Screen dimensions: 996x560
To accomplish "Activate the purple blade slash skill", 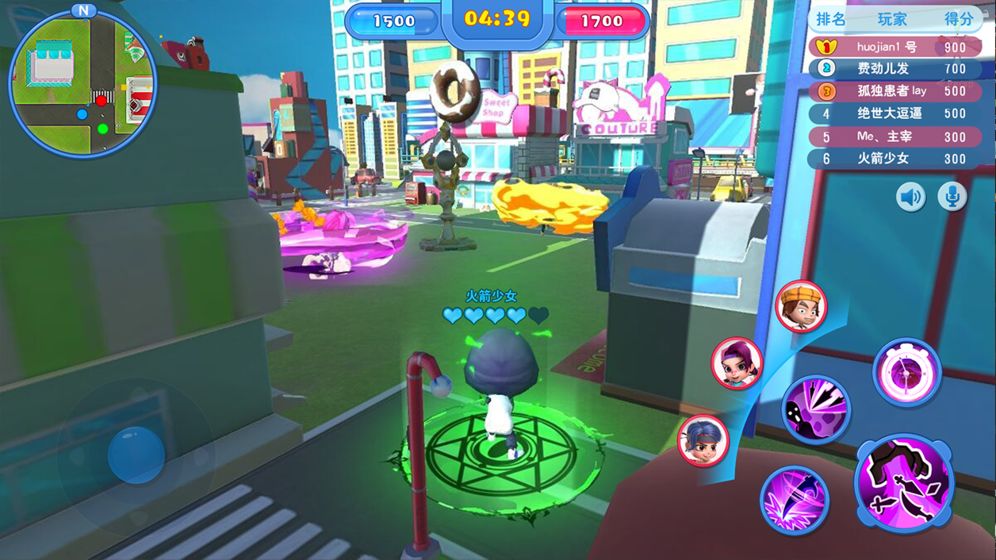I will coord(794,499).
